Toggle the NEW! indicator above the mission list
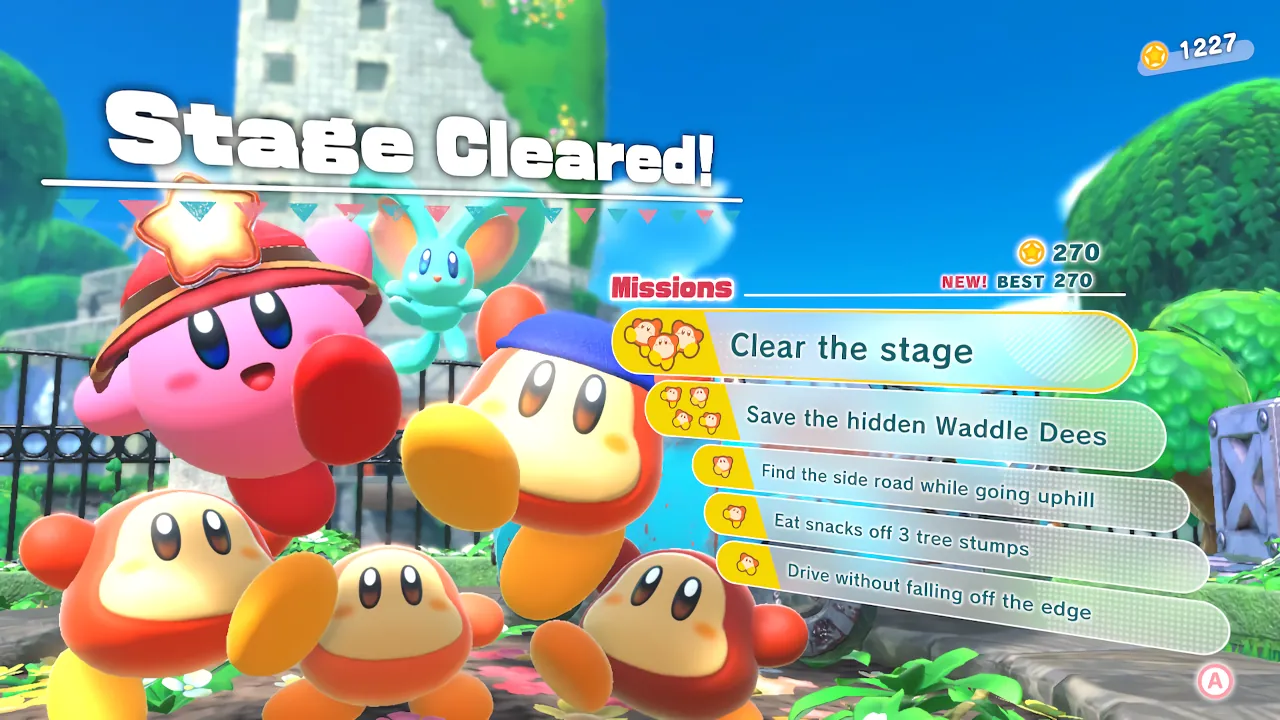This screenshot has width=1280, height=720. point(965,283)
